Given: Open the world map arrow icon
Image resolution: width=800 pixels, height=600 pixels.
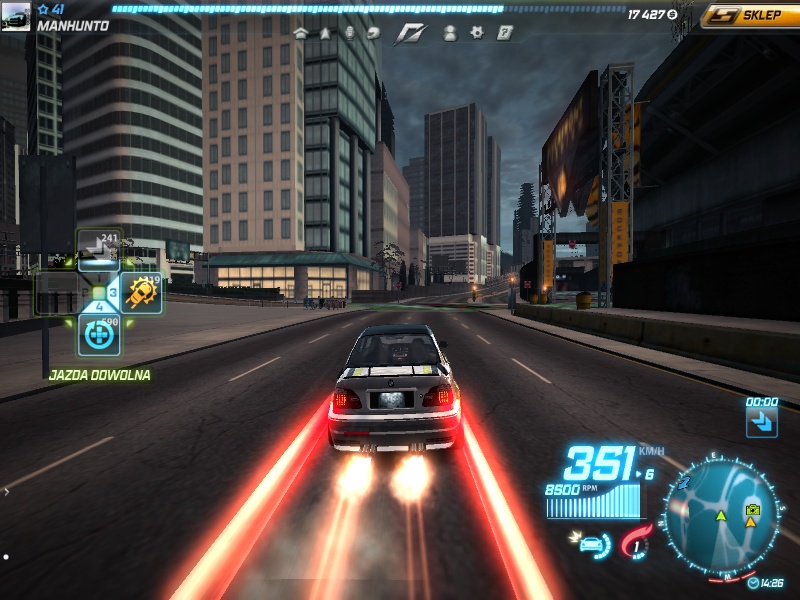Looking at the screenshot, I should (x=325, y=32).
